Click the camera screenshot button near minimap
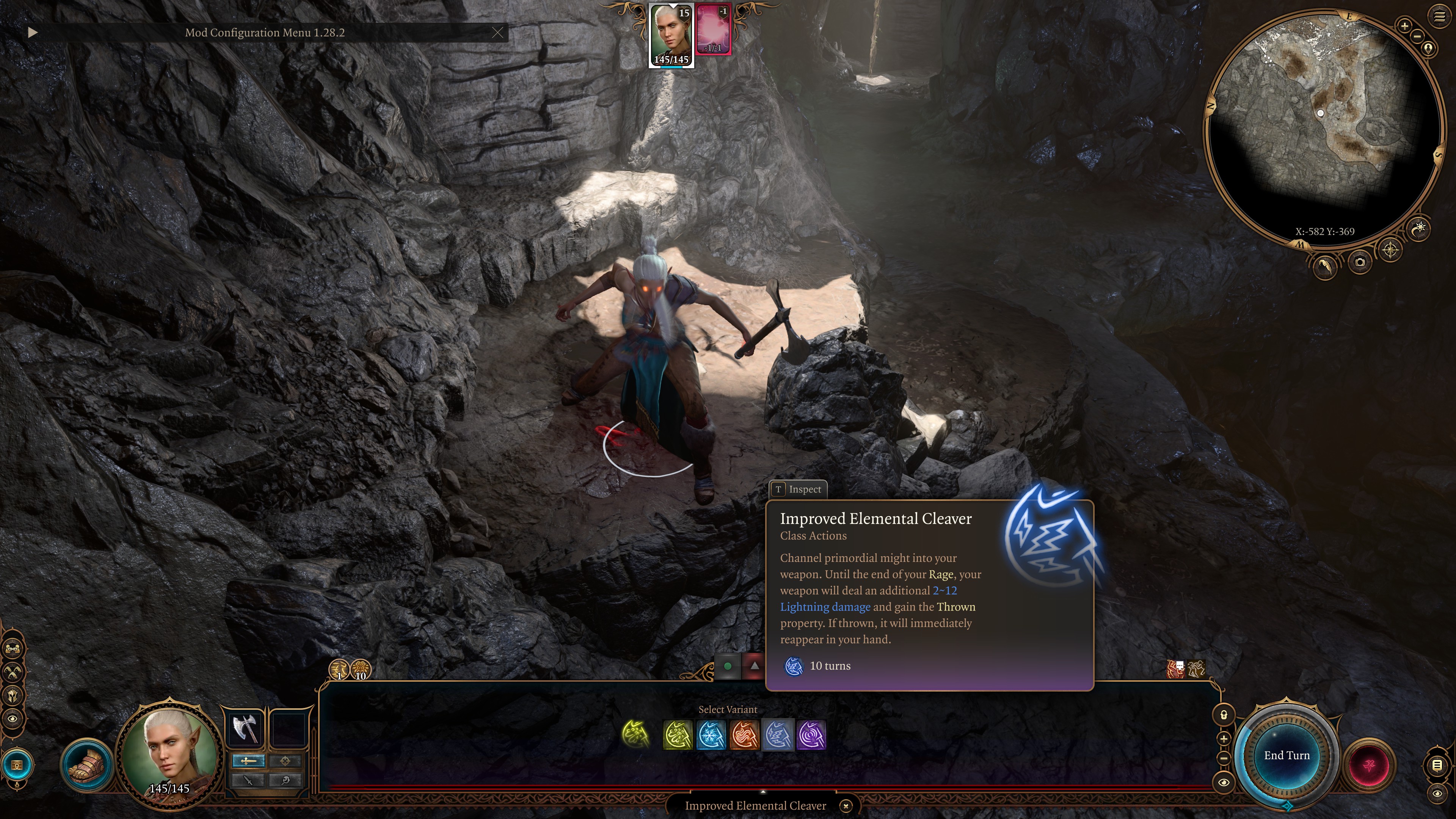This screenshot has height=819, width=1456. 1360,262
